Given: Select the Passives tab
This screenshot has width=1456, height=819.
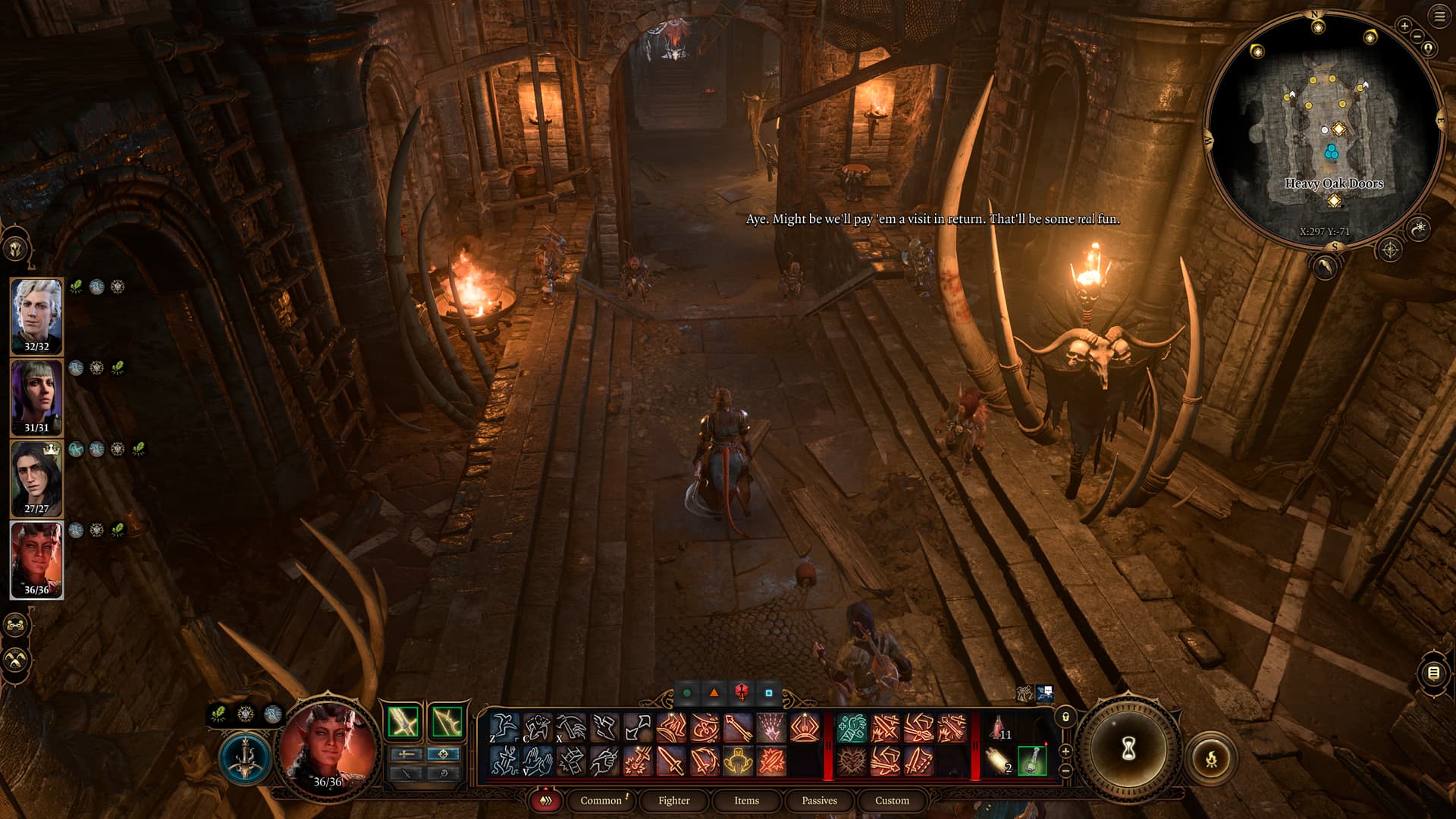Looking at the screenshot, I should [819, 800].
